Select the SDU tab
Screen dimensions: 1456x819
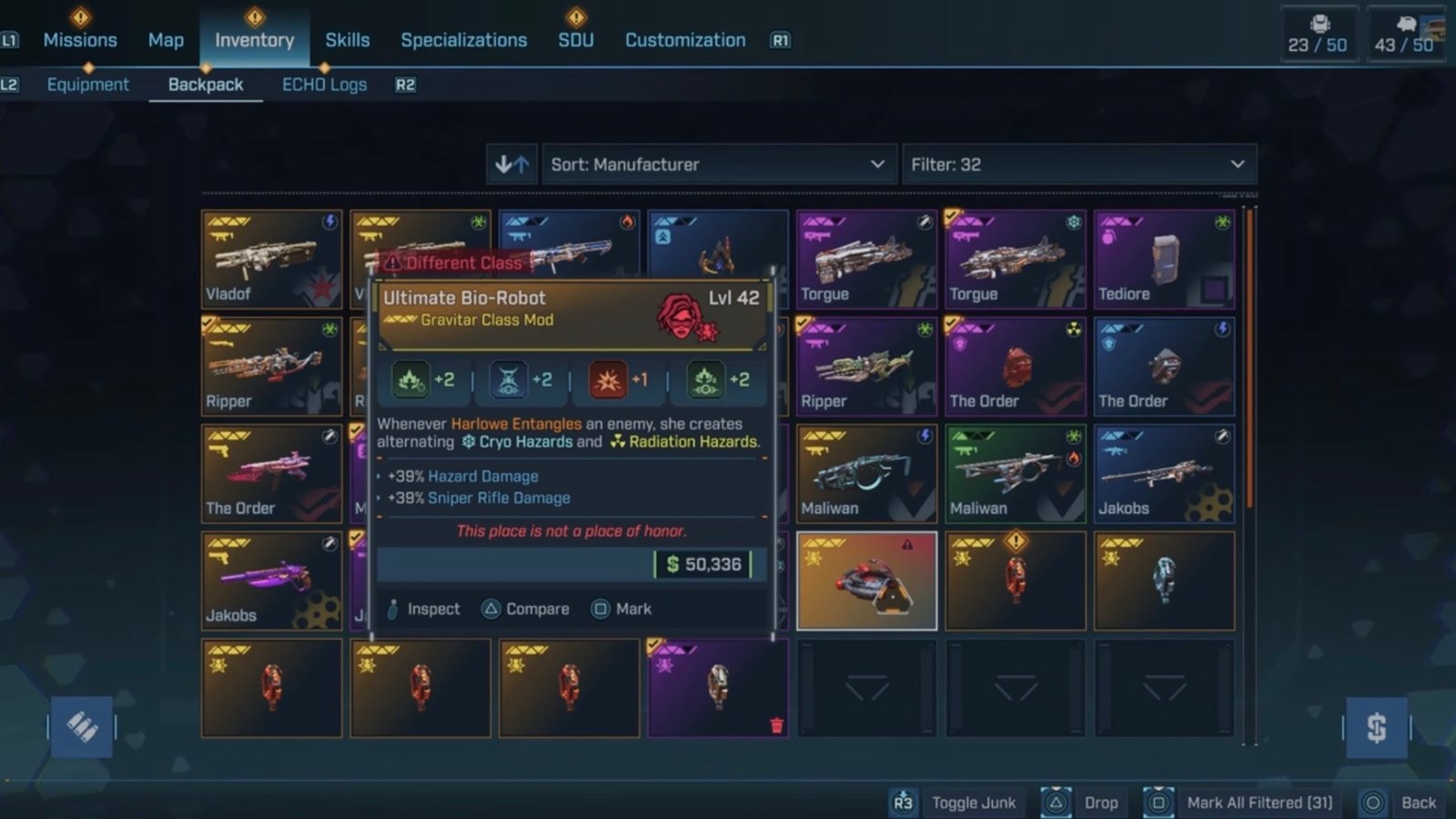click(576, 40)
